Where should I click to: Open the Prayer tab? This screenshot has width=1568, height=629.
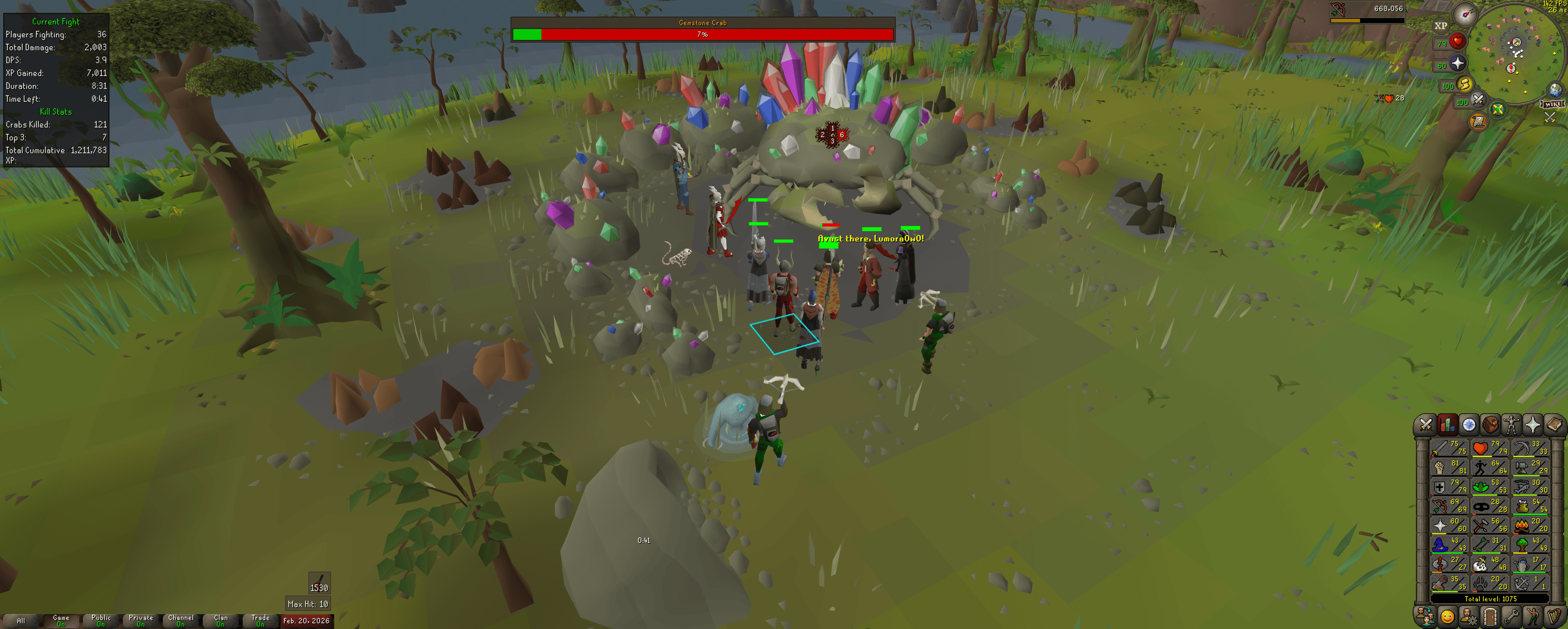[1533, 423]
